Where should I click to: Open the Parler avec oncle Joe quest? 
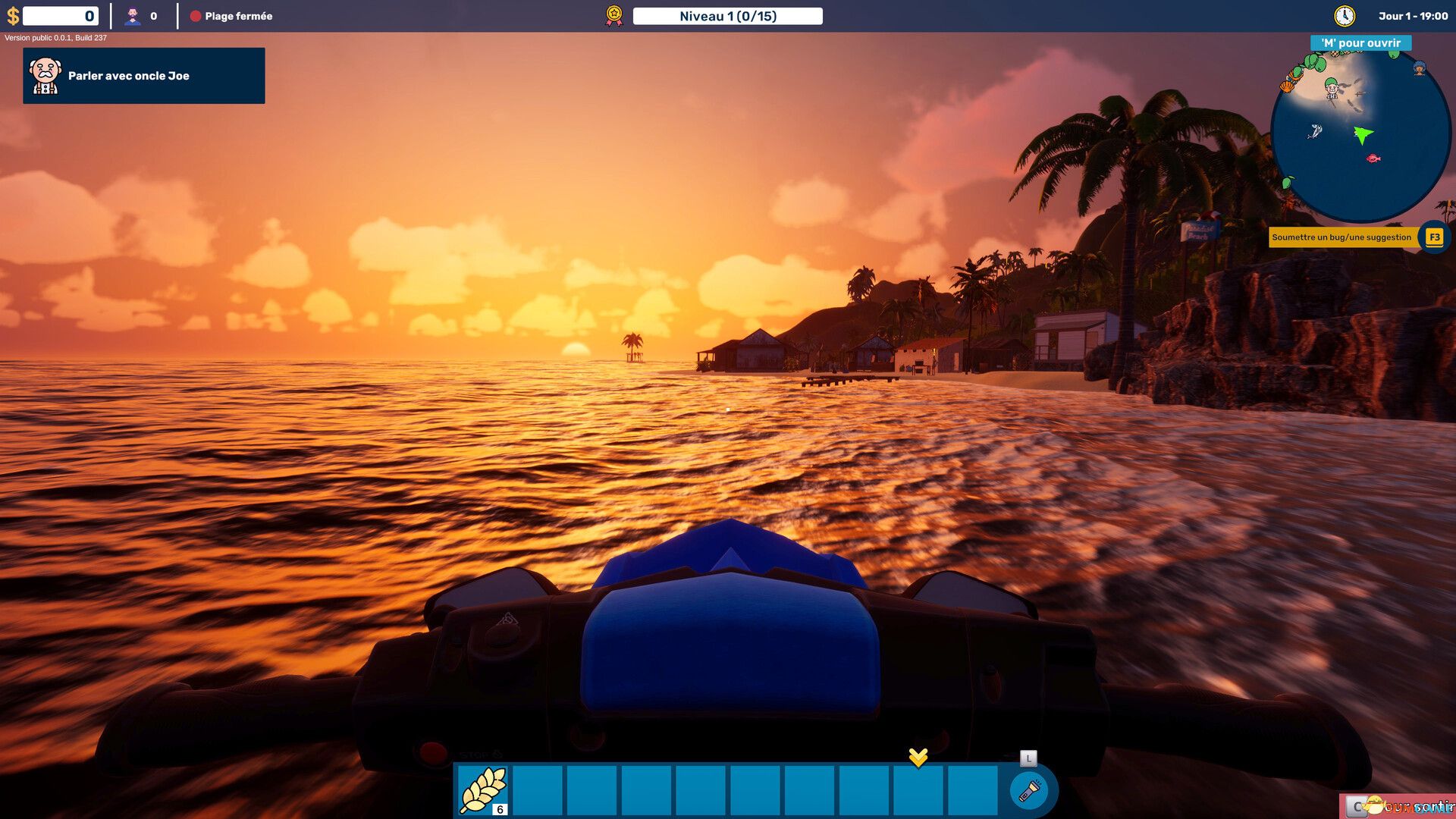(x=143, y=75)
